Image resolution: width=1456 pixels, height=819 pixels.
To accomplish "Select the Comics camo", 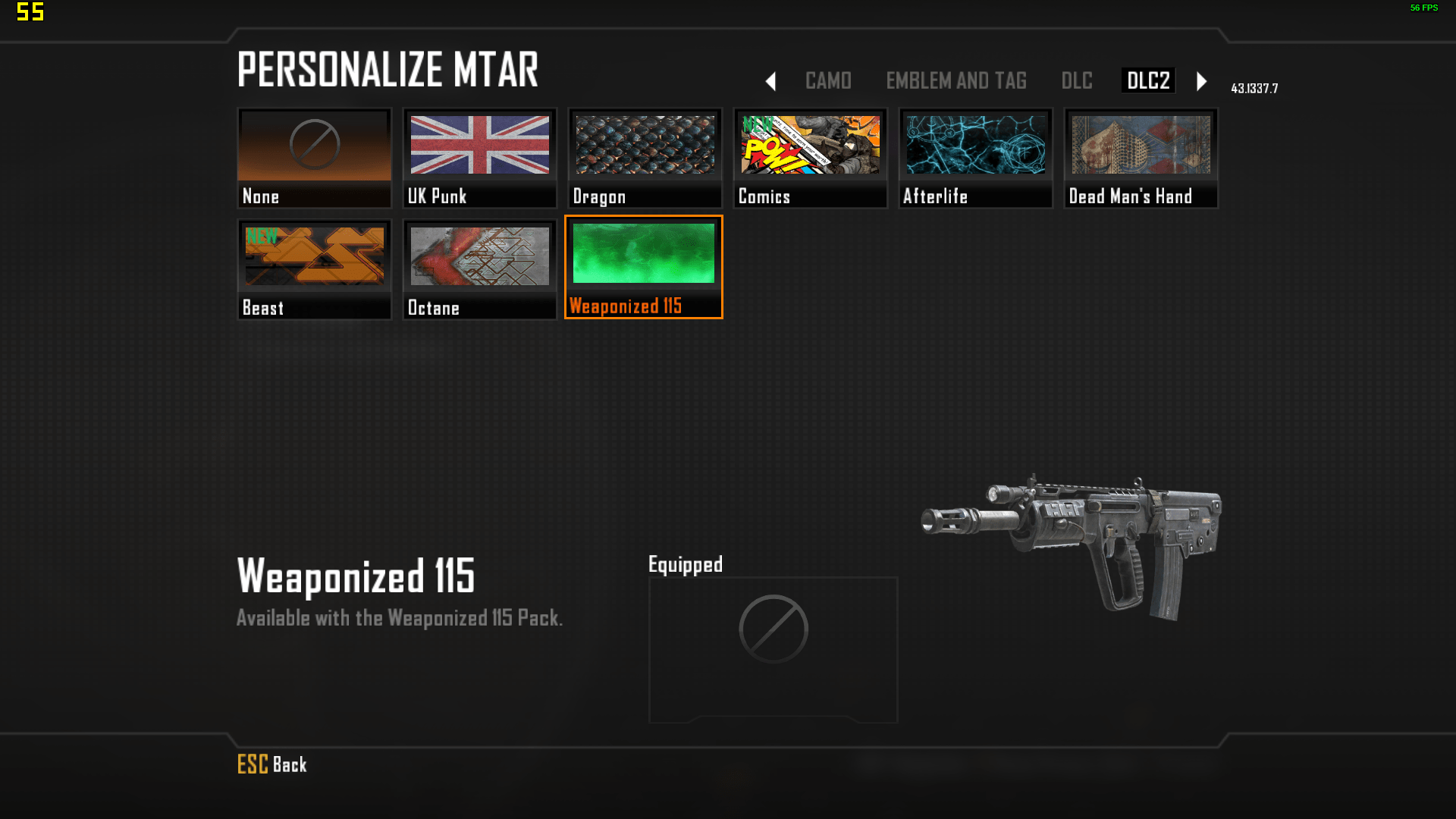I will 810,158.
